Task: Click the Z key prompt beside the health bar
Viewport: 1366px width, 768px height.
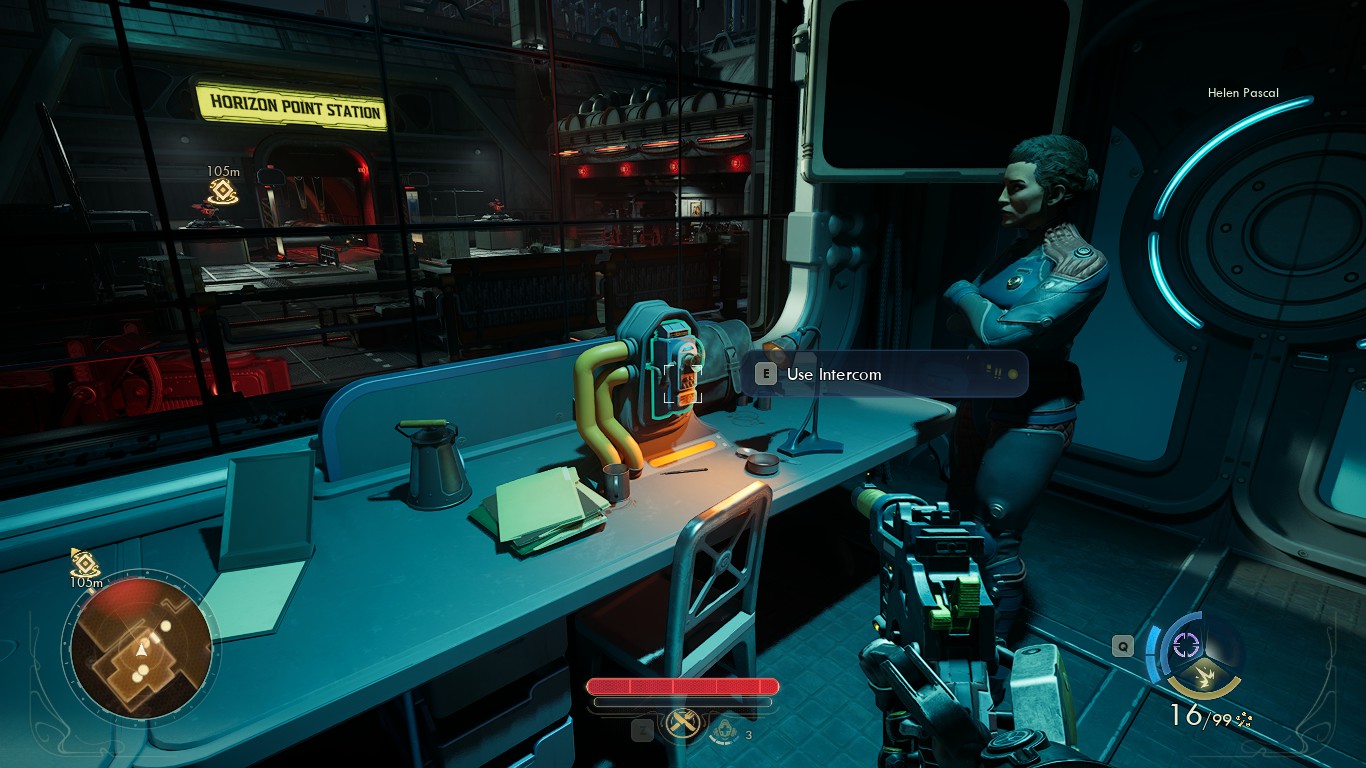Action: [643, 730]
